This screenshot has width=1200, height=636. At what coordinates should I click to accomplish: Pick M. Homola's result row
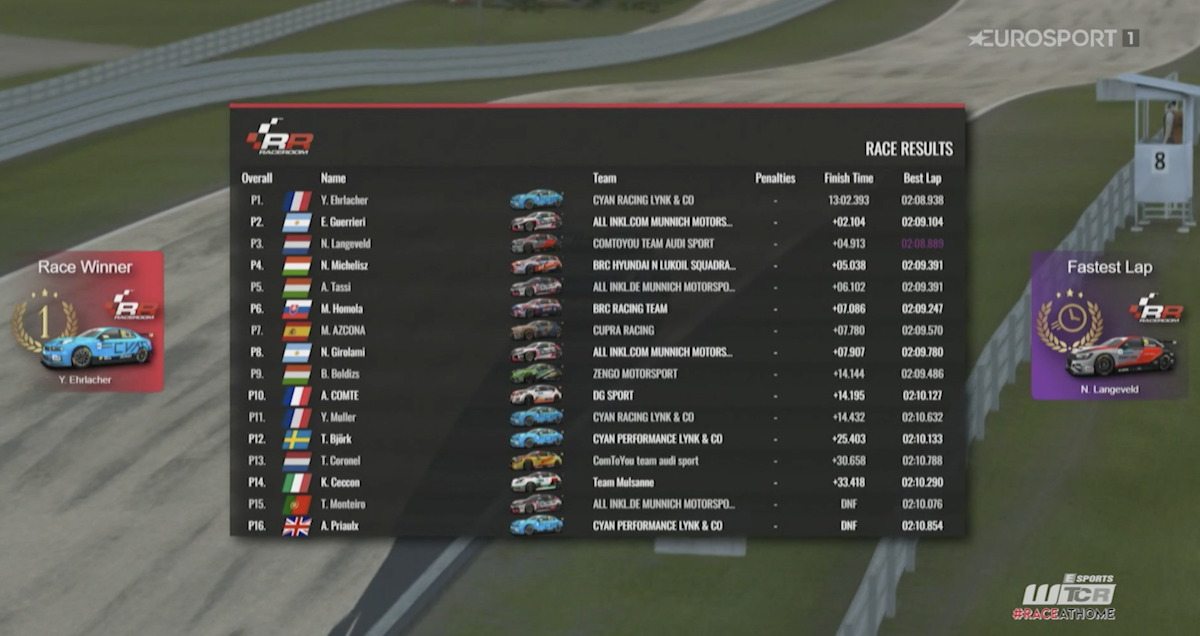click(x=597, y=309)
